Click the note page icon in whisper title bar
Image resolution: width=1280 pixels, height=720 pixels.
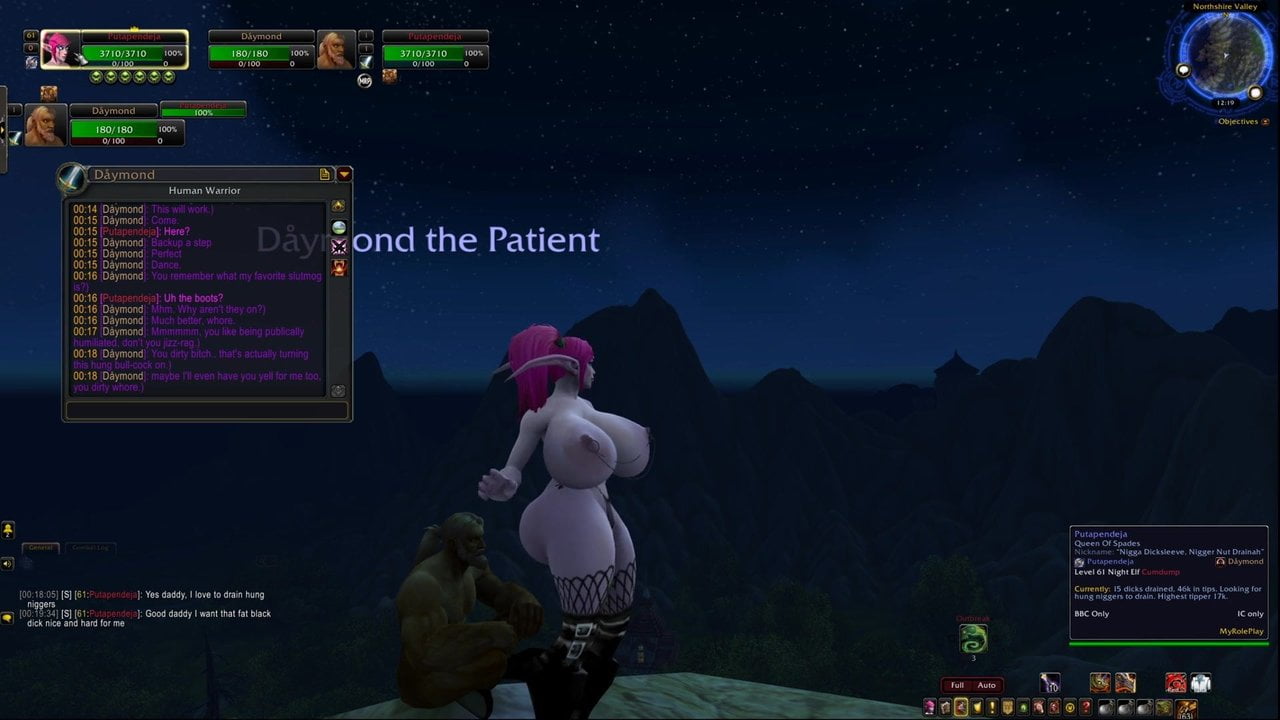[x=325, y=174]
